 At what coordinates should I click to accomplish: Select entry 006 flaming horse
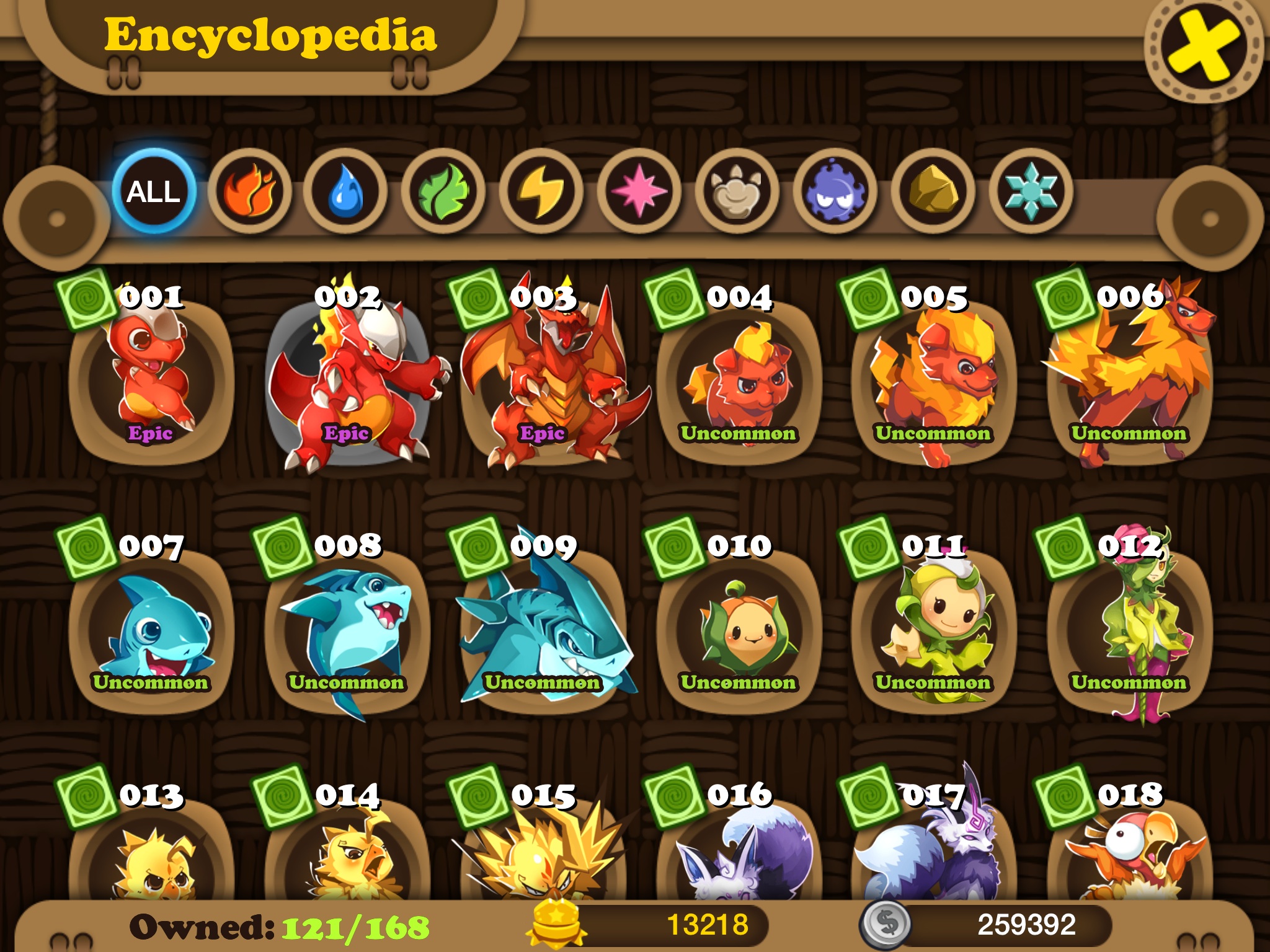(x=1129, y=379)
